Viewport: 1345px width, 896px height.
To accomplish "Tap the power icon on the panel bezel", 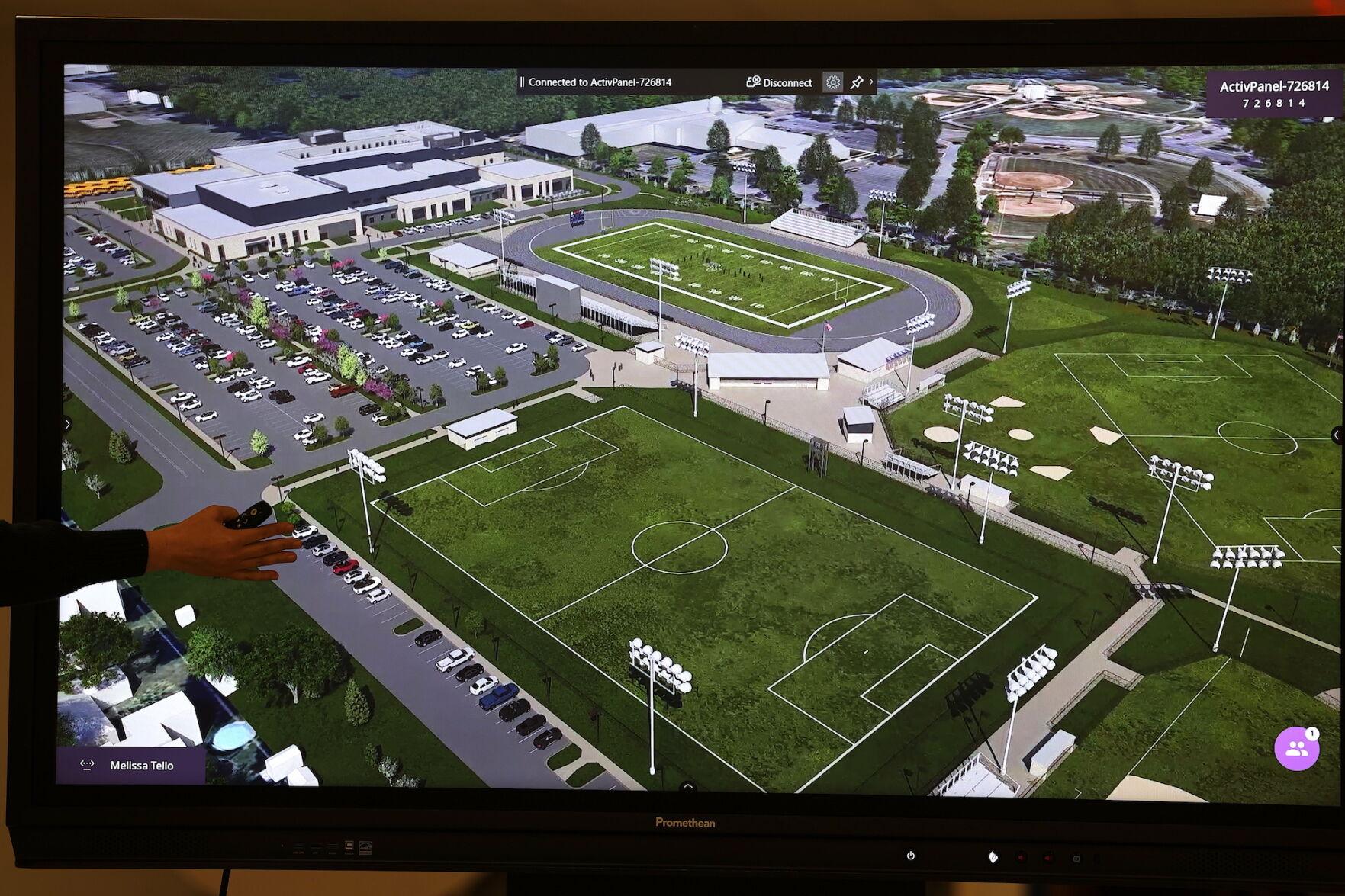I will pos(910,855).
